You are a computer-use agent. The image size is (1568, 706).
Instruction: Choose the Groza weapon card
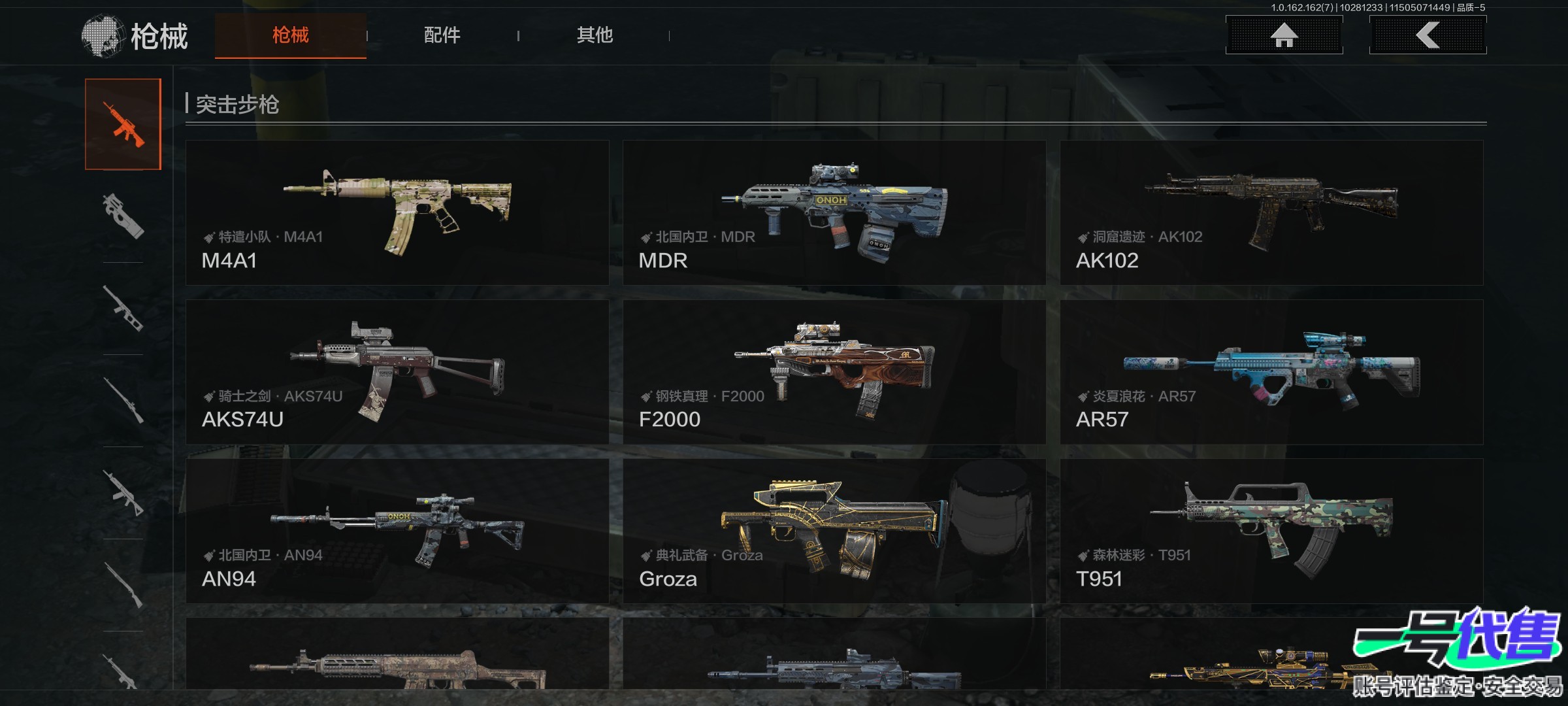pos(834,531)
